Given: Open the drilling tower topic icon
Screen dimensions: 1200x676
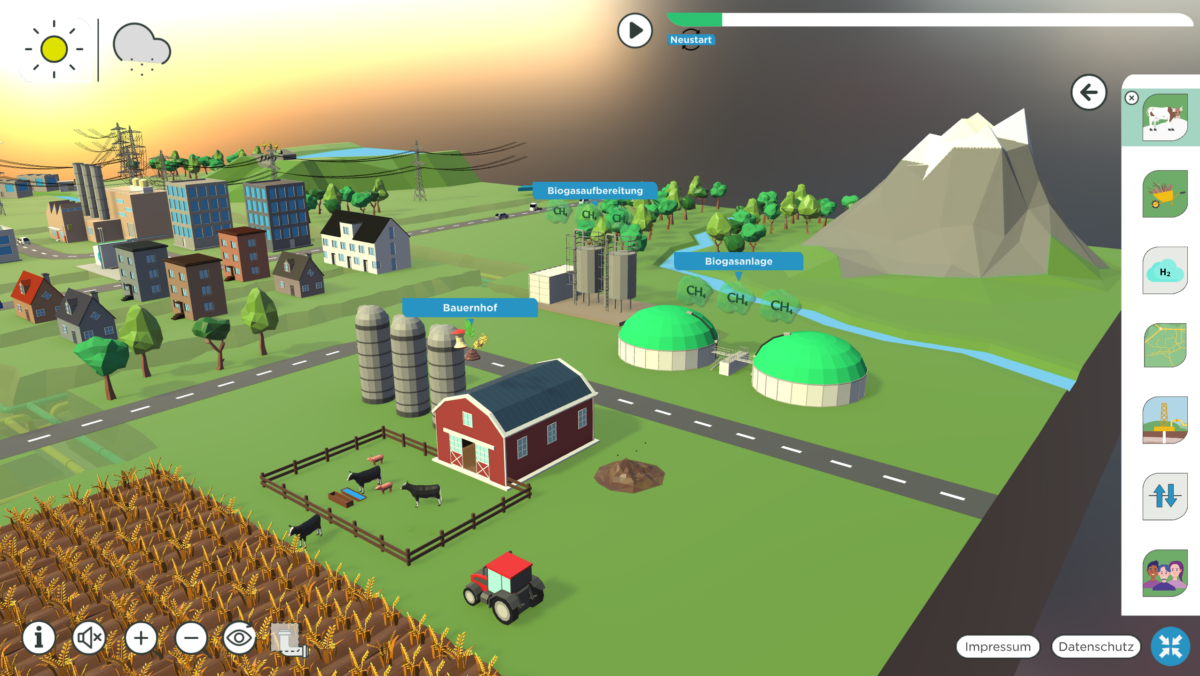Looking at the screenshot, I should click(1165, 420).
